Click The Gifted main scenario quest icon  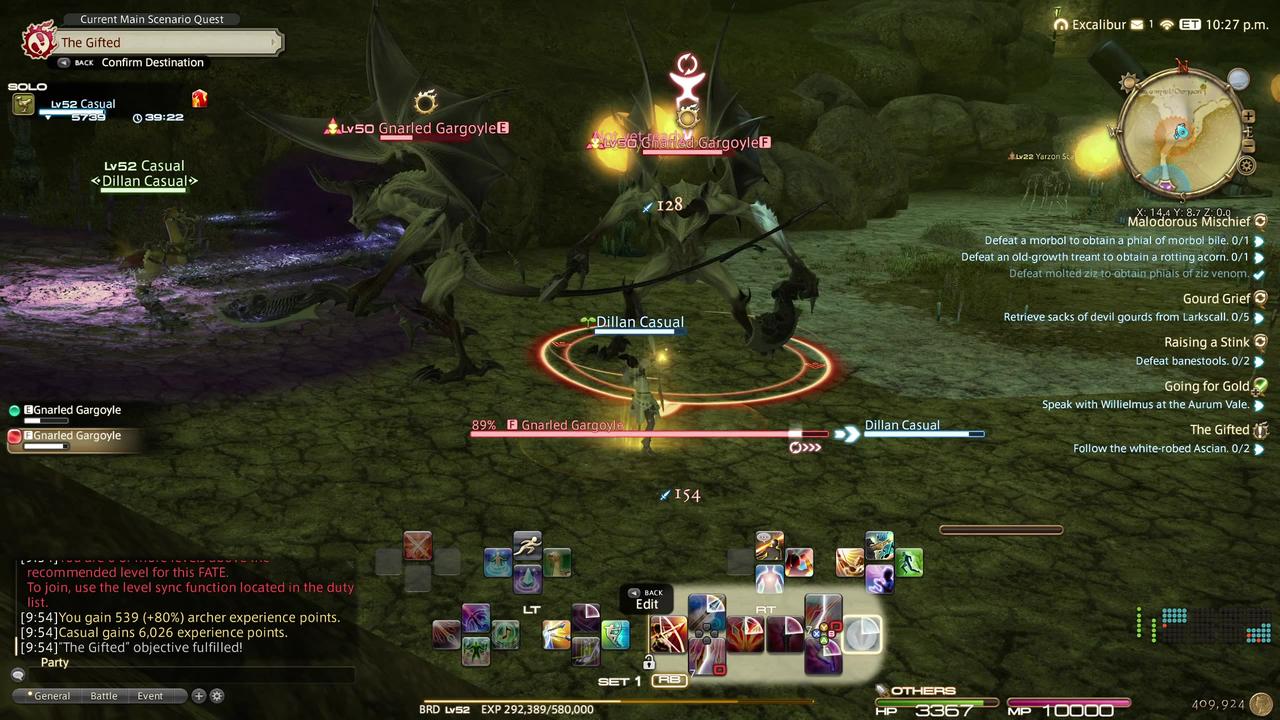tap(1261, 429)
